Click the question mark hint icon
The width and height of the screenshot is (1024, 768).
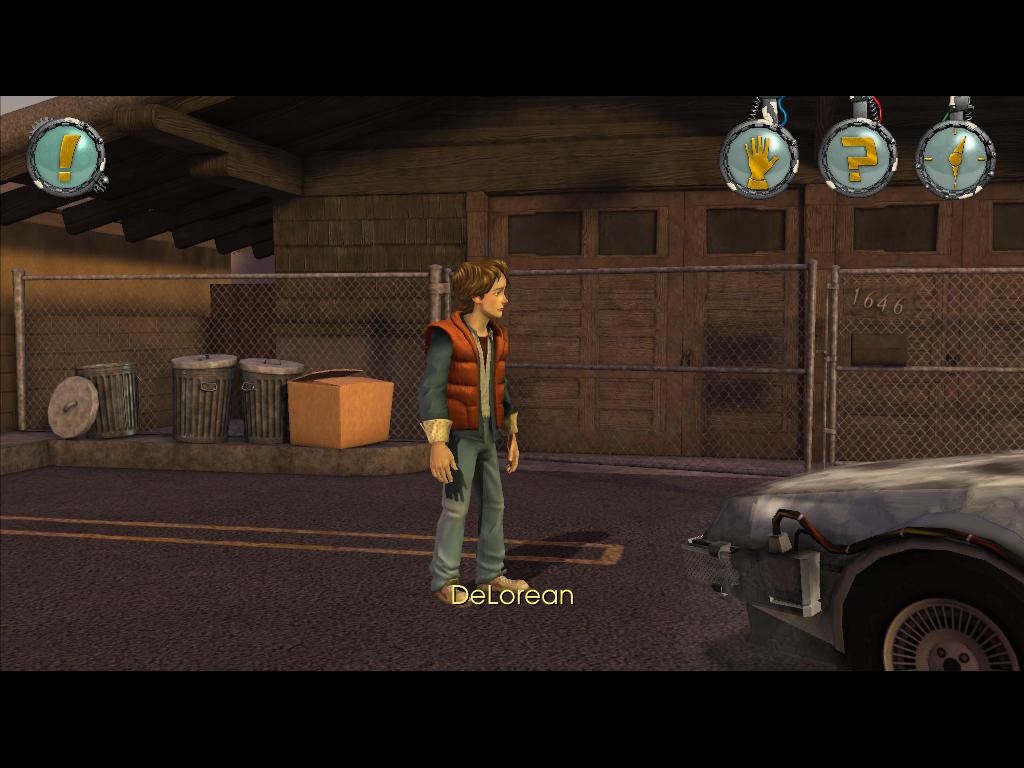click(x=857, y=158)
